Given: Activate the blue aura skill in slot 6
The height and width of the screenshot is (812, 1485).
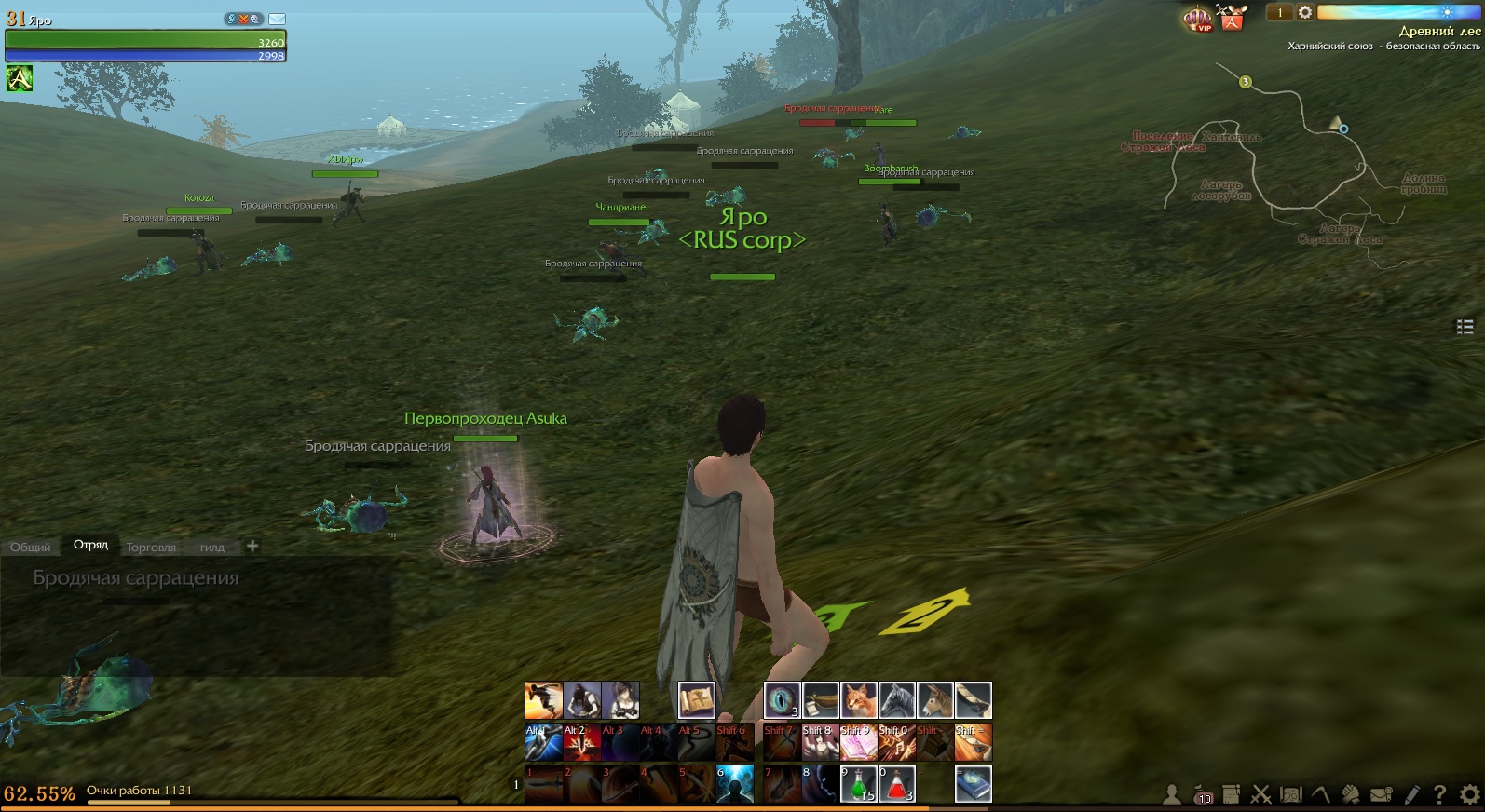Looking at the screenshot, I should (734, 784).
